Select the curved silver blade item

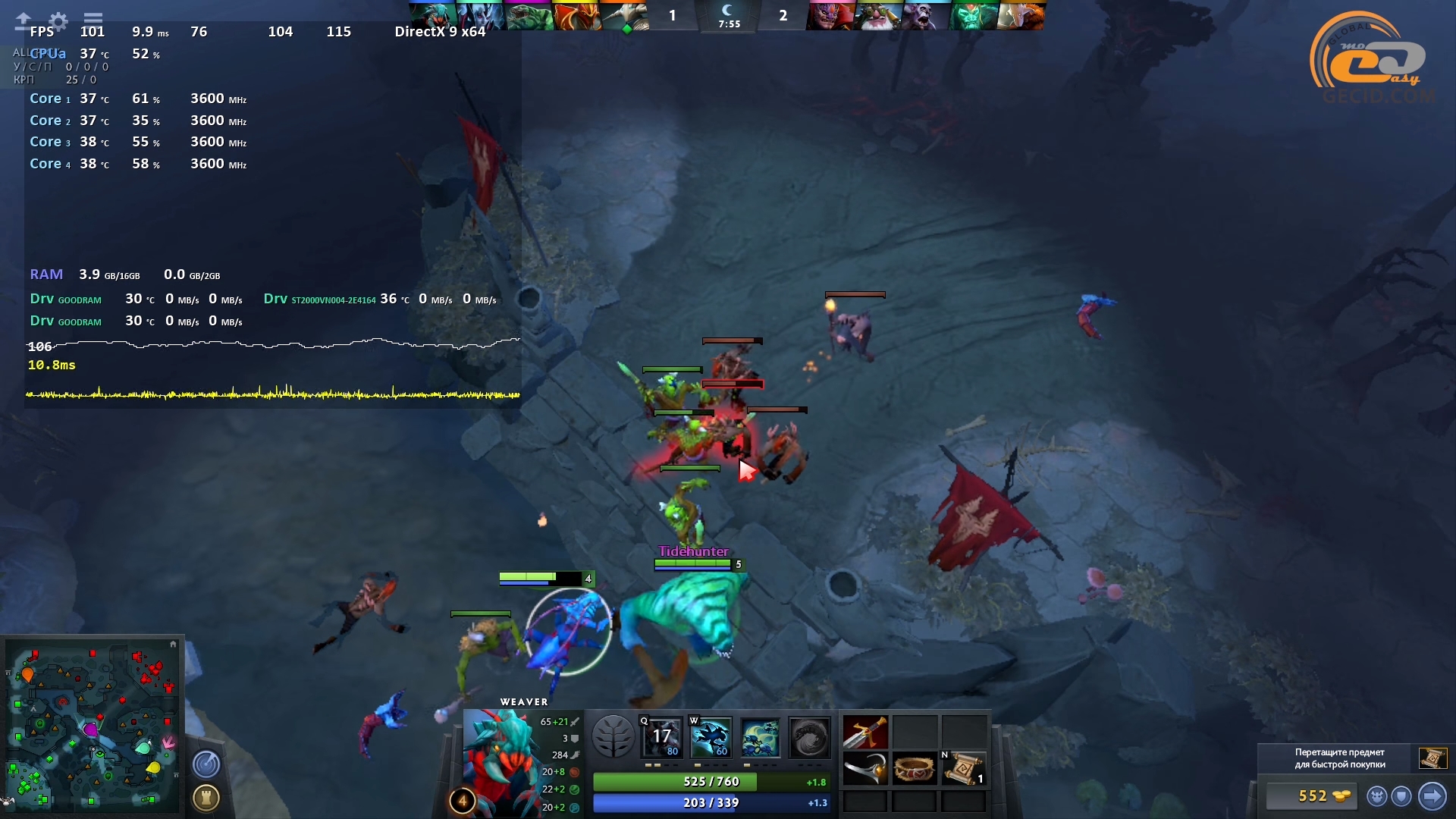pyautogui.click(x=865, y=770)
